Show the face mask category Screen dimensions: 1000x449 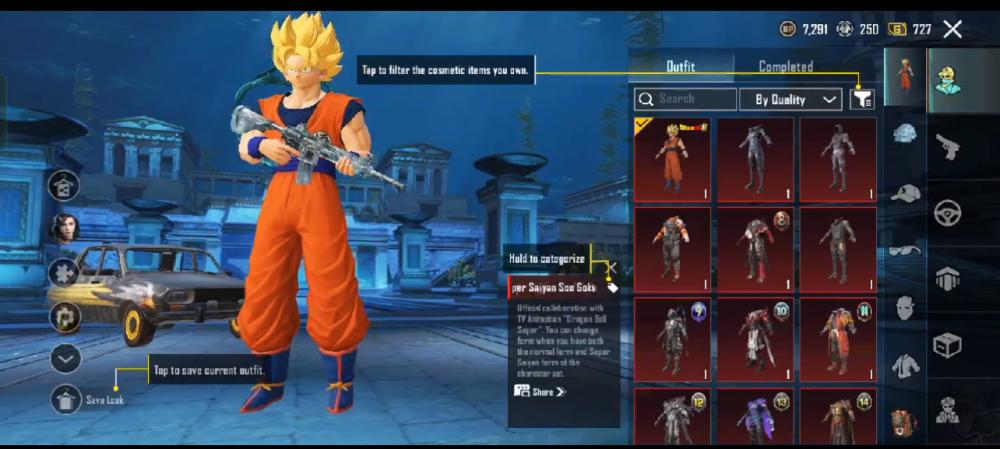click(905, 307)
